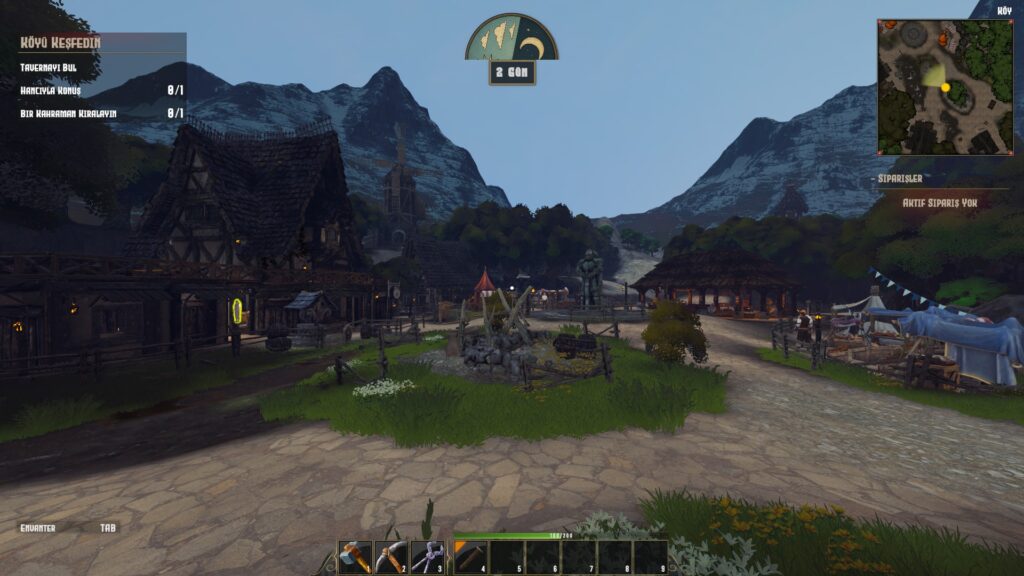
Task: Click the day-night cycle dial
Action: click(511, 38)
